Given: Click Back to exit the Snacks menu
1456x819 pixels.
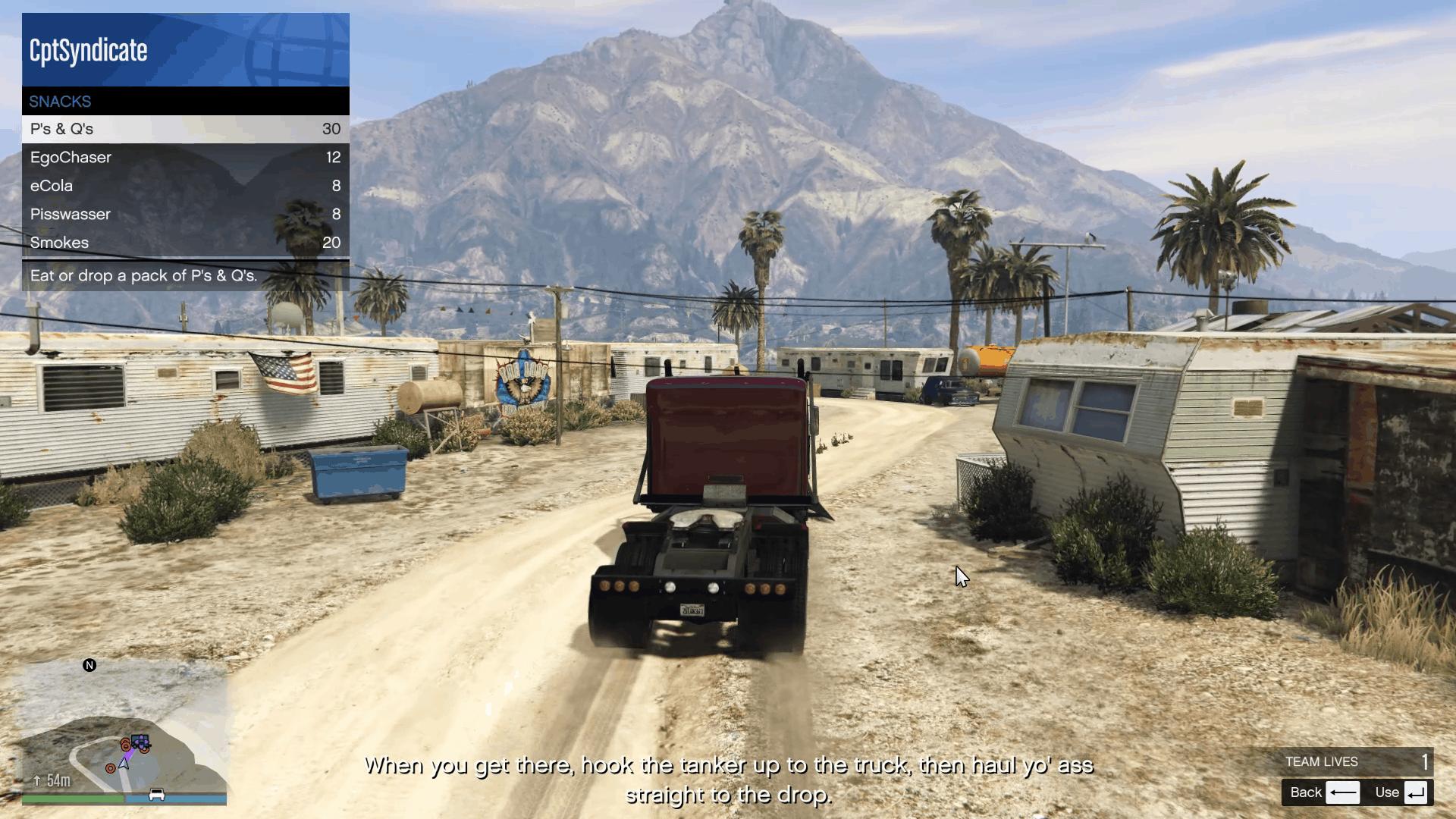Looking at the screenshot, I should tap(1307, 792).
